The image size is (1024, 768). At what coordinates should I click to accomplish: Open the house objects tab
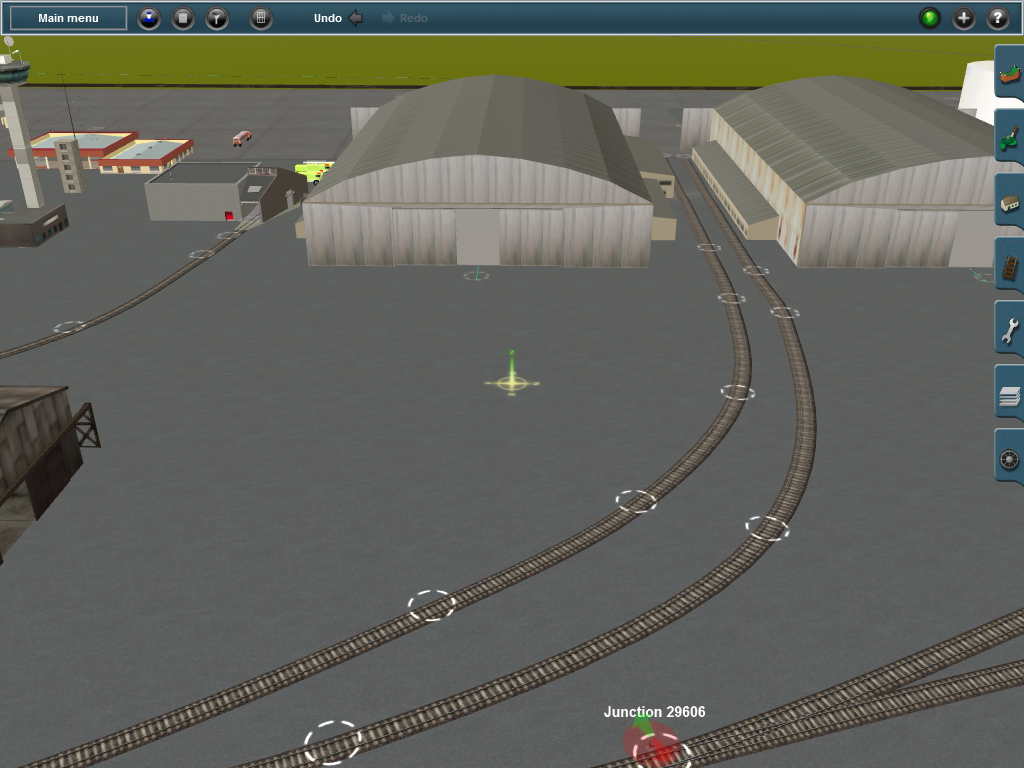coord(1009,205)
